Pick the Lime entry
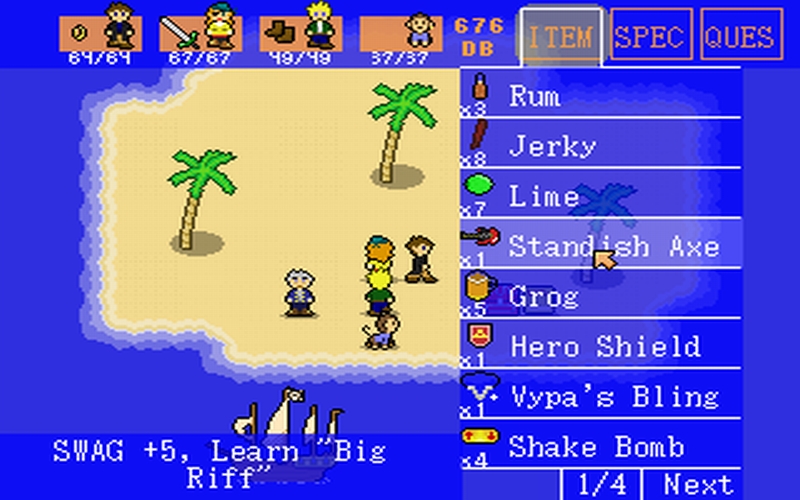The width and height of the screenshot is (800, 500). pos(601,195)
